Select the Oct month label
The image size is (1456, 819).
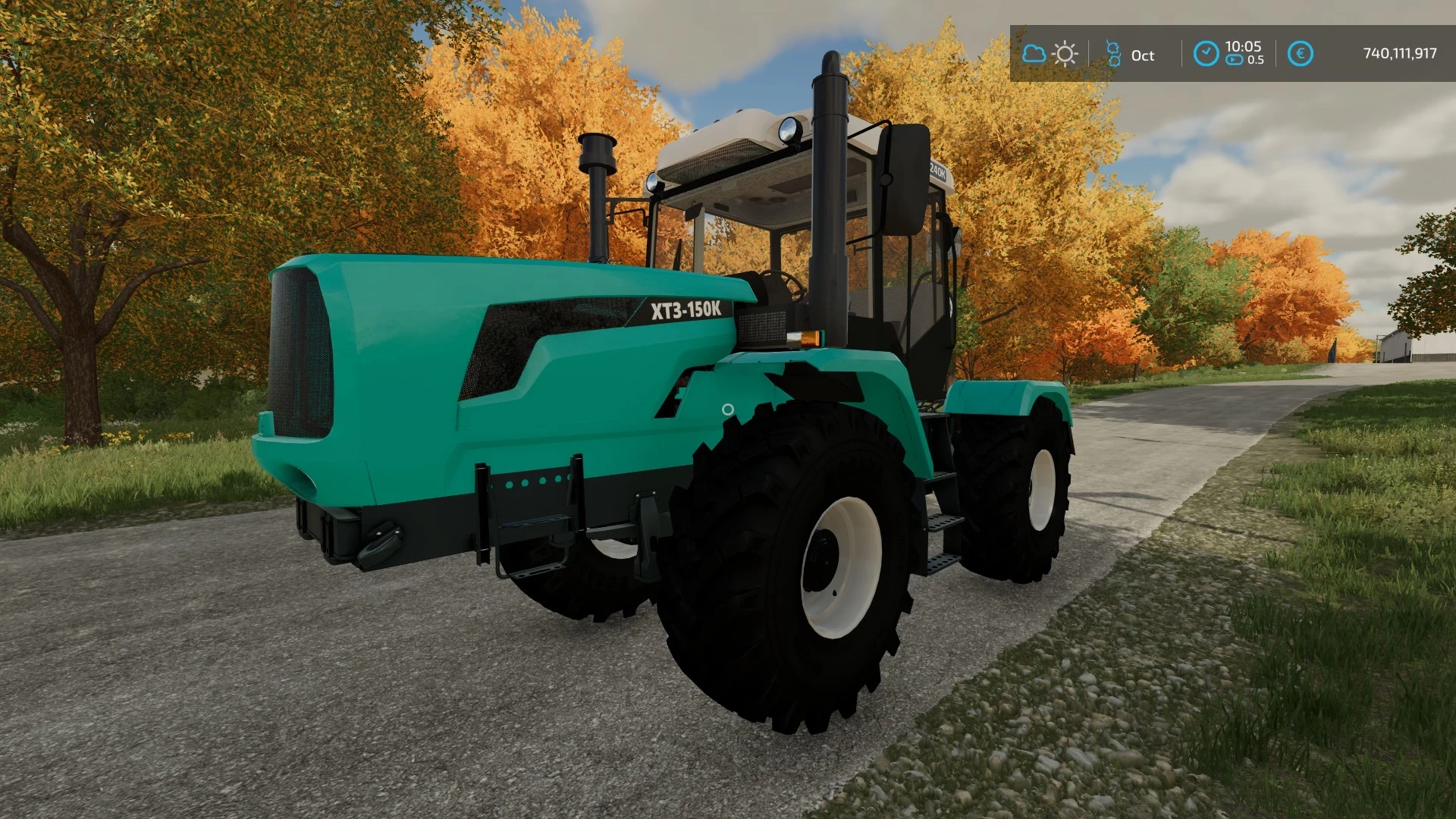pos(1142,55)
